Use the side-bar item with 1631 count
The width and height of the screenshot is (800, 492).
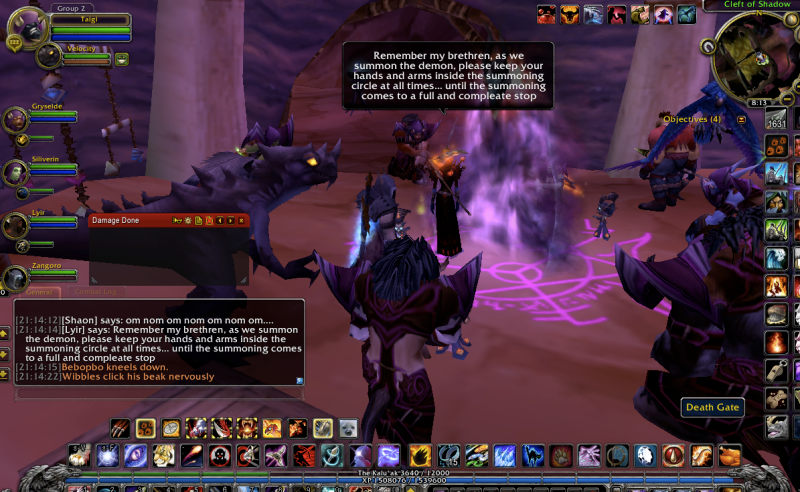pos(777,121)
